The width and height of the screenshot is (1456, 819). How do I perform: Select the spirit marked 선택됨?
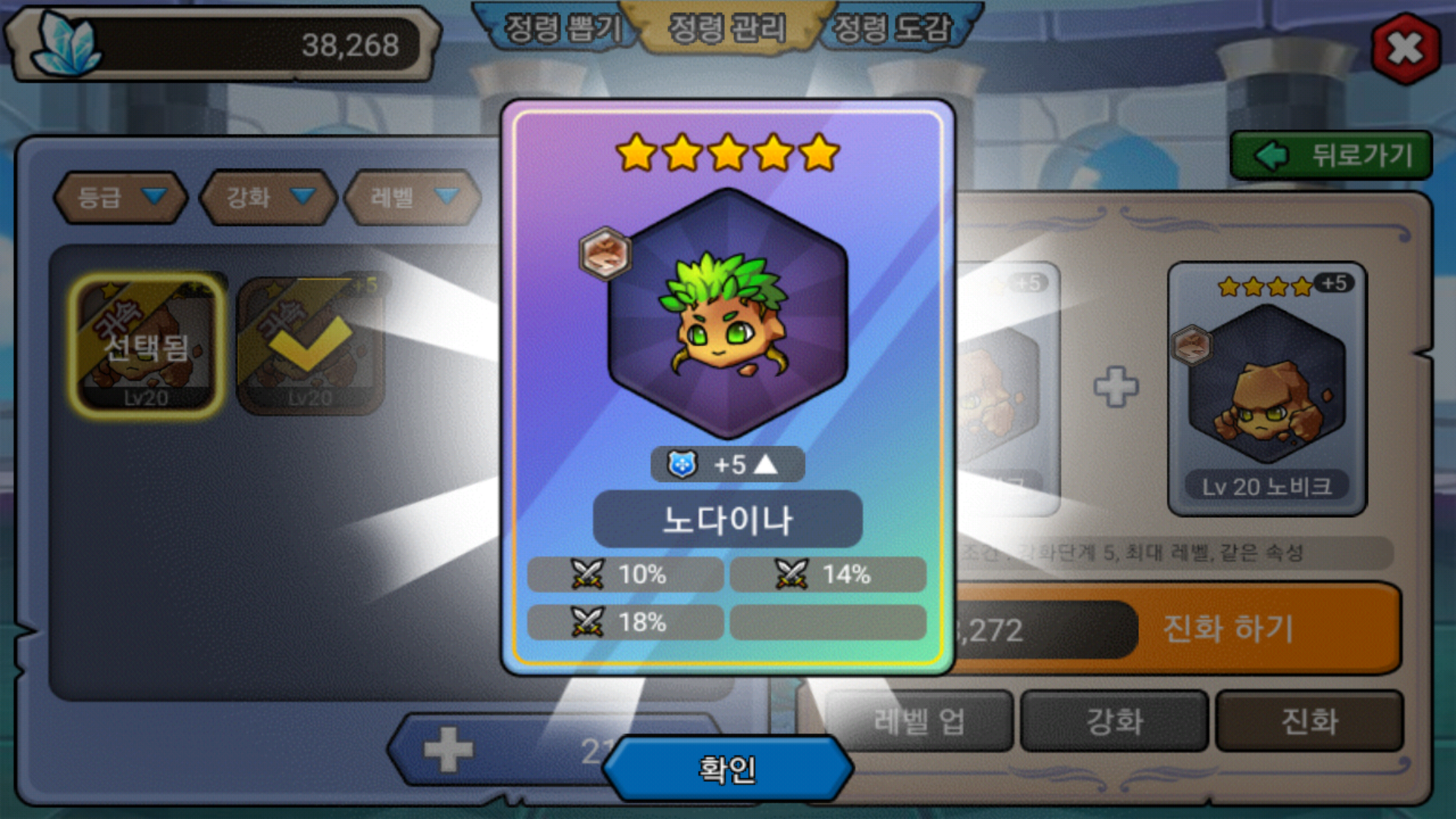146,346
